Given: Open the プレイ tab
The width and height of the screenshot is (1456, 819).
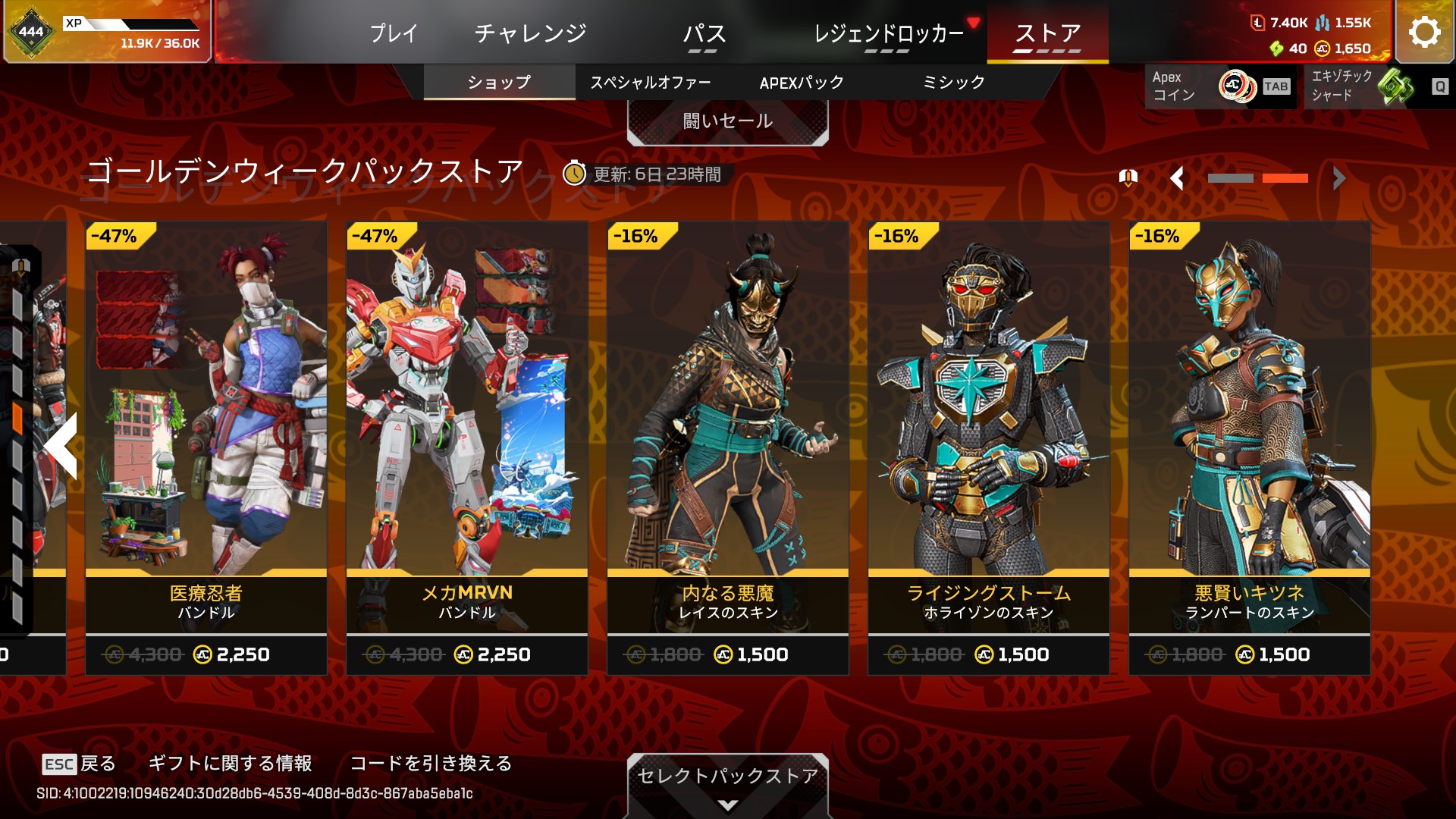Looking at the screenshot, I should point(394,33).
